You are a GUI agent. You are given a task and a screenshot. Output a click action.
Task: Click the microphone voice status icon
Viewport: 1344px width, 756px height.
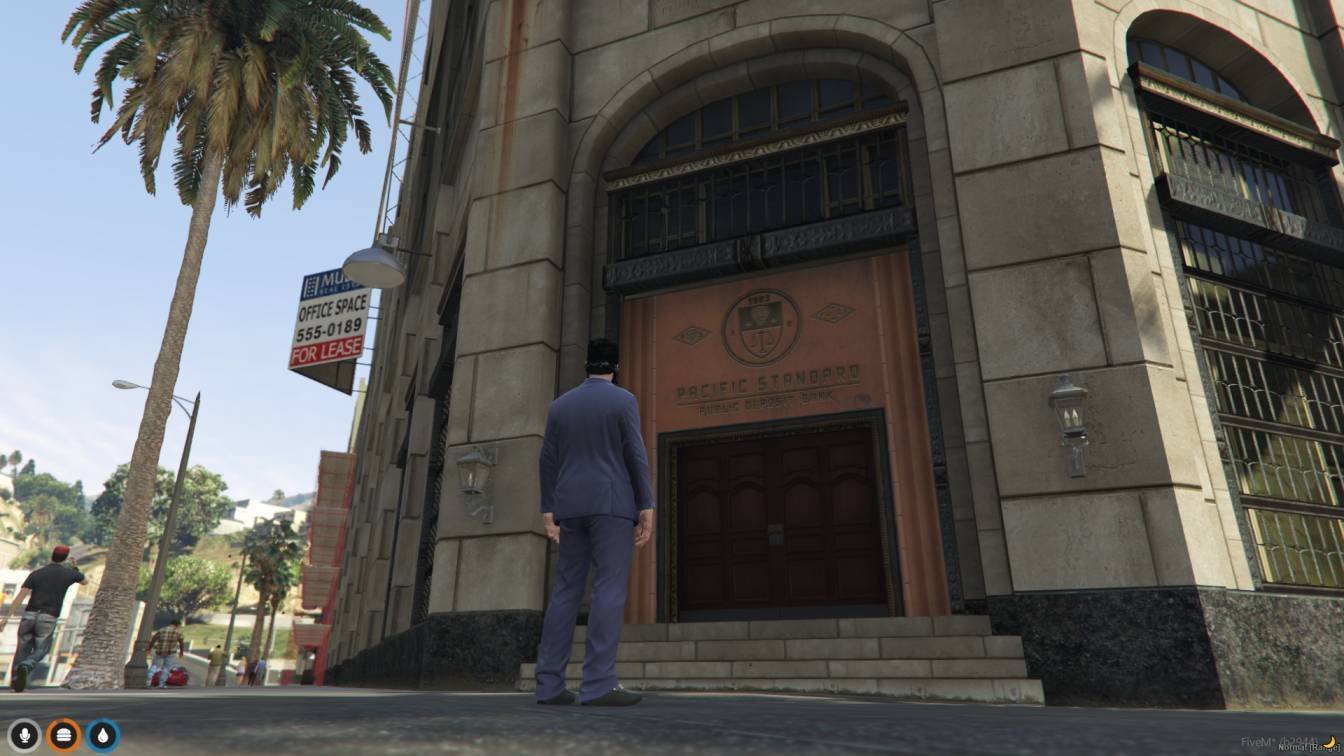[25, 735]
